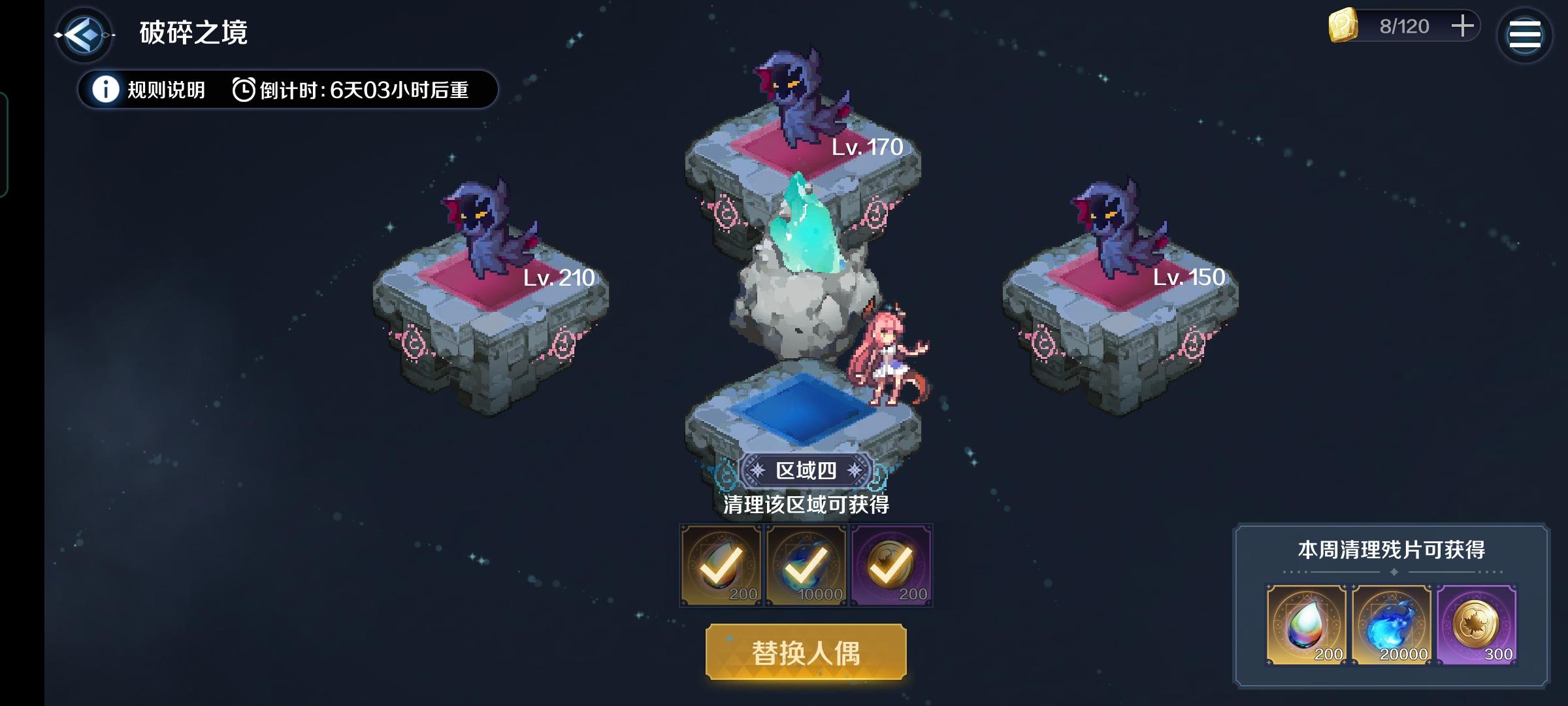Tap the checked blue orb reward worth 10000
This screenshot has width=1568, height=706.
coord(806,565)
